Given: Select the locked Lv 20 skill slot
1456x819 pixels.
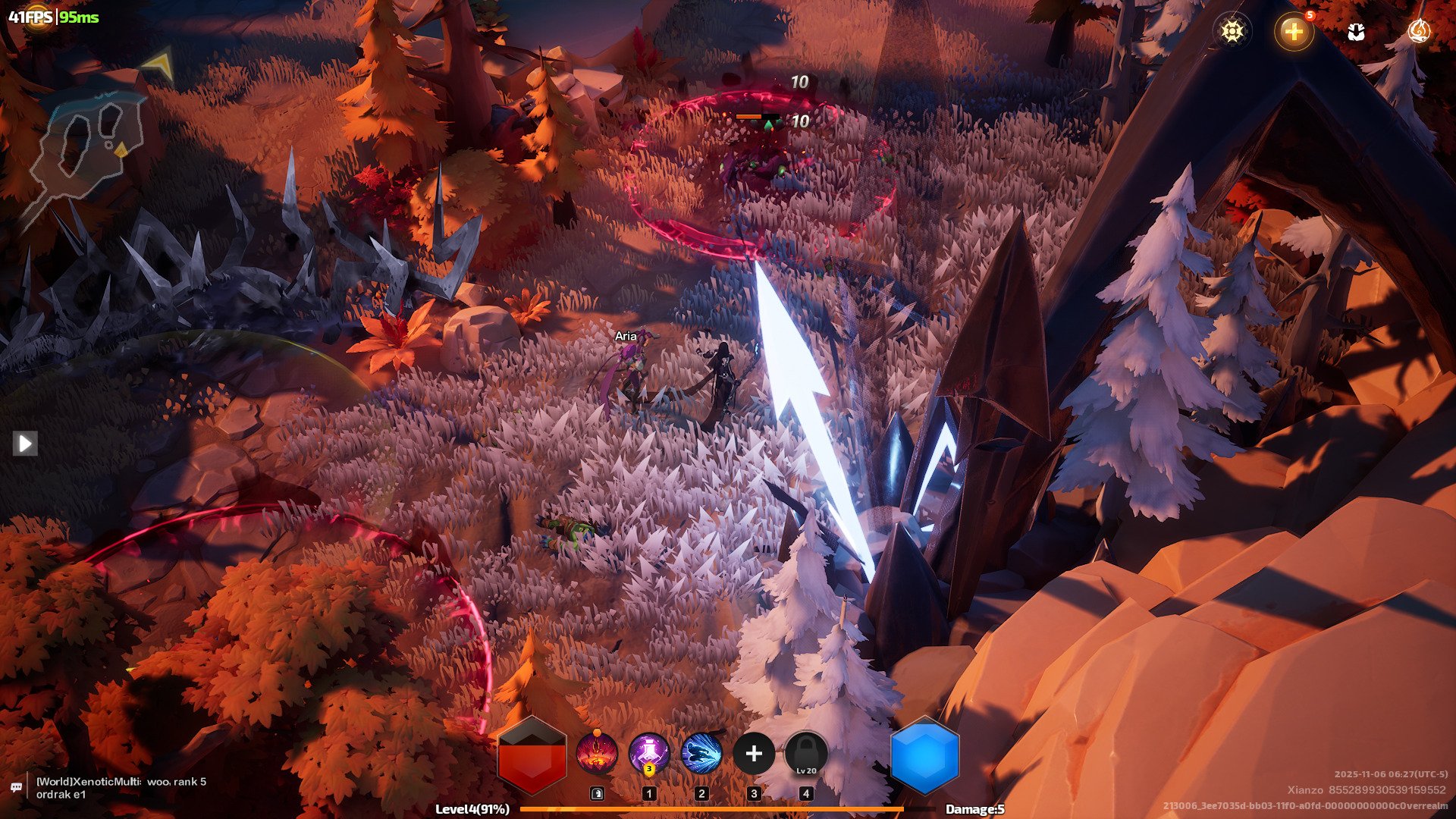Looking at the screenshot, I should point(806,754).
